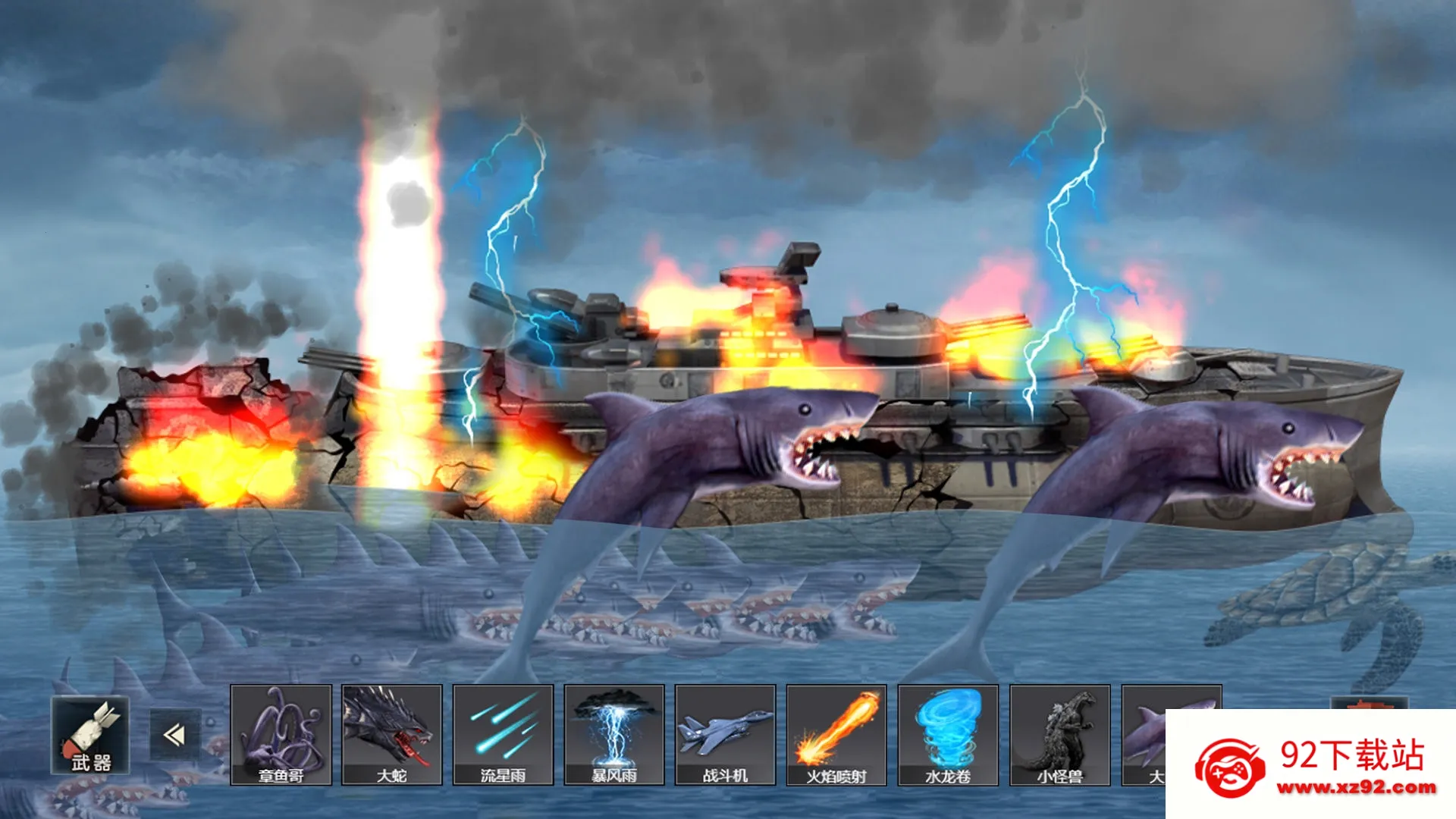Select the 章鱼哥 octopus weapon

click(281, 734)
